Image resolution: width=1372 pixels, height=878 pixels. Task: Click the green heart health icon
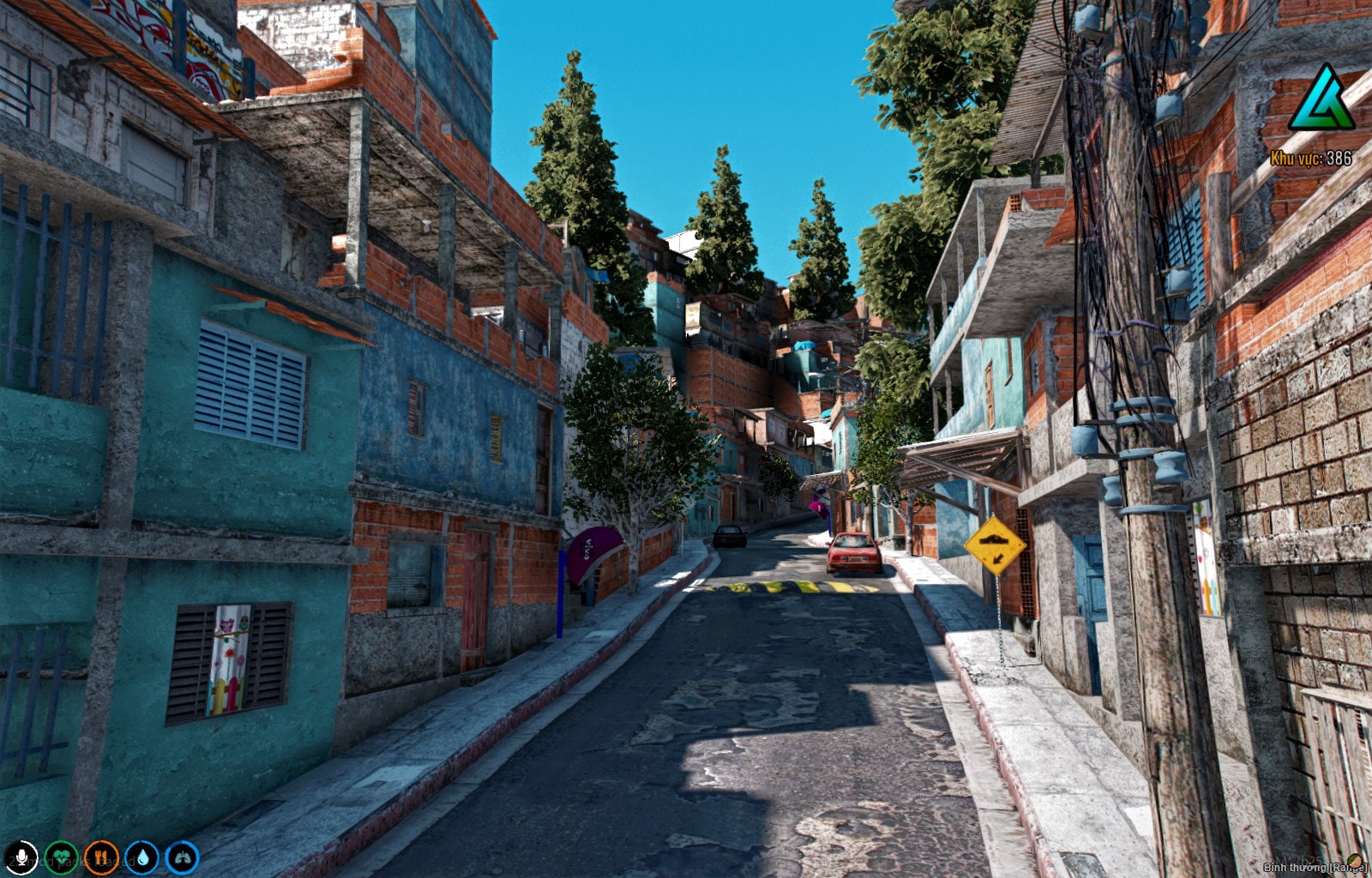(x=62, y=857)
